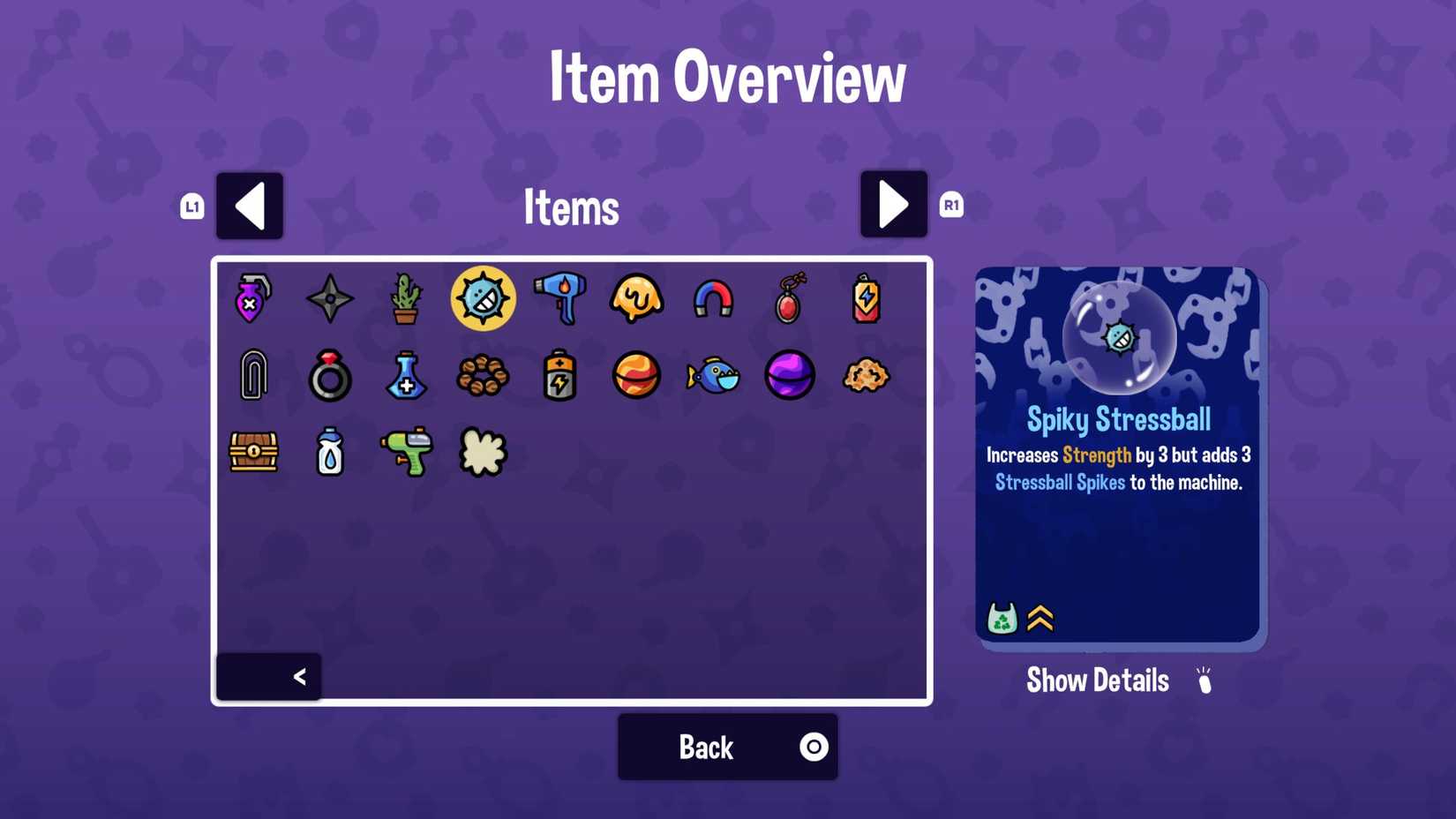Click the golden double chevron rarity icon
1456x819 pixels.
click(x=1041, y=618)
